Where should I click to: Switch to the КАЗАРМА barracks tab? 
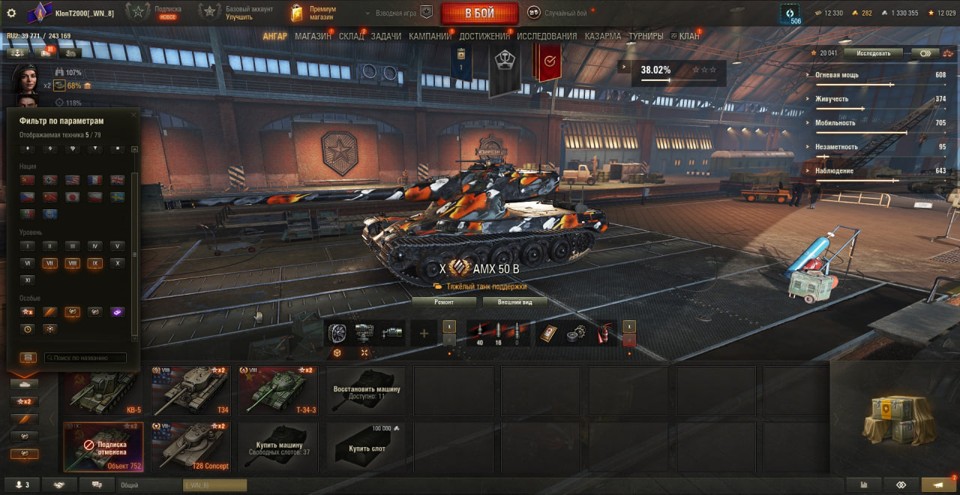point(603,36)
